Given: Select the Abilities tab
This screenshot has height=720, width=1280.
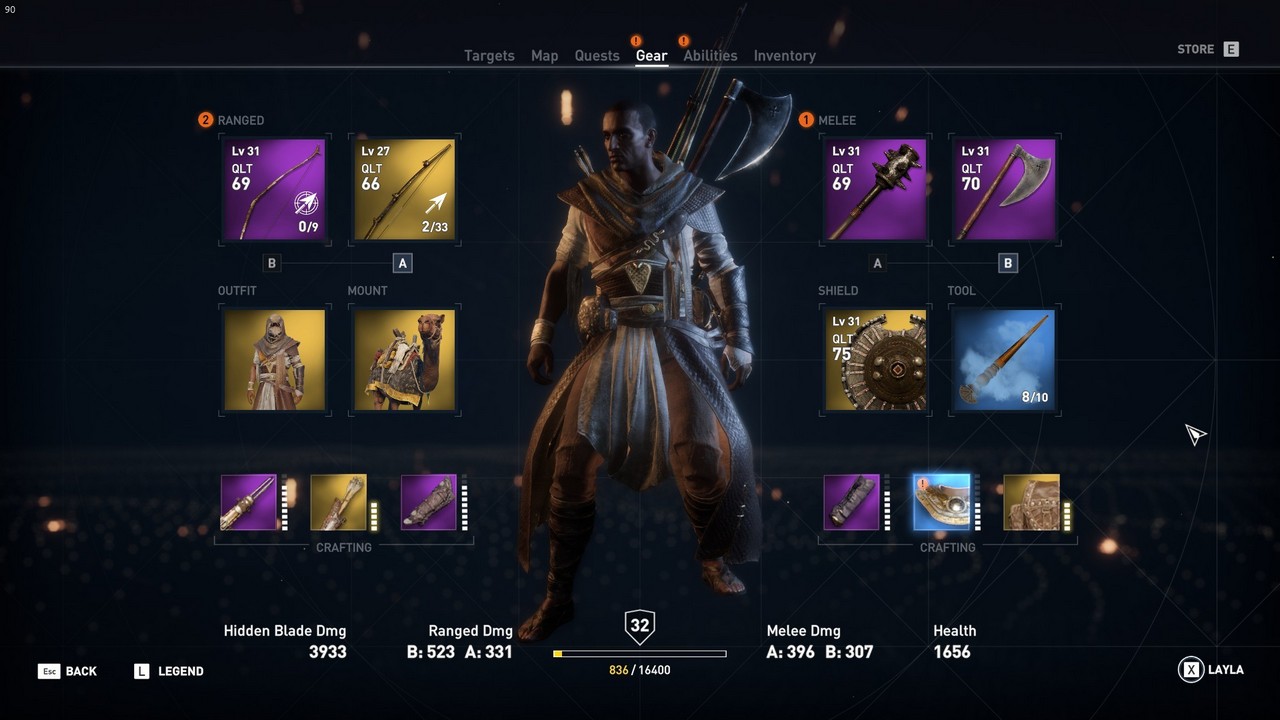Looking at the screenshot, I should (x=710, y=56).
